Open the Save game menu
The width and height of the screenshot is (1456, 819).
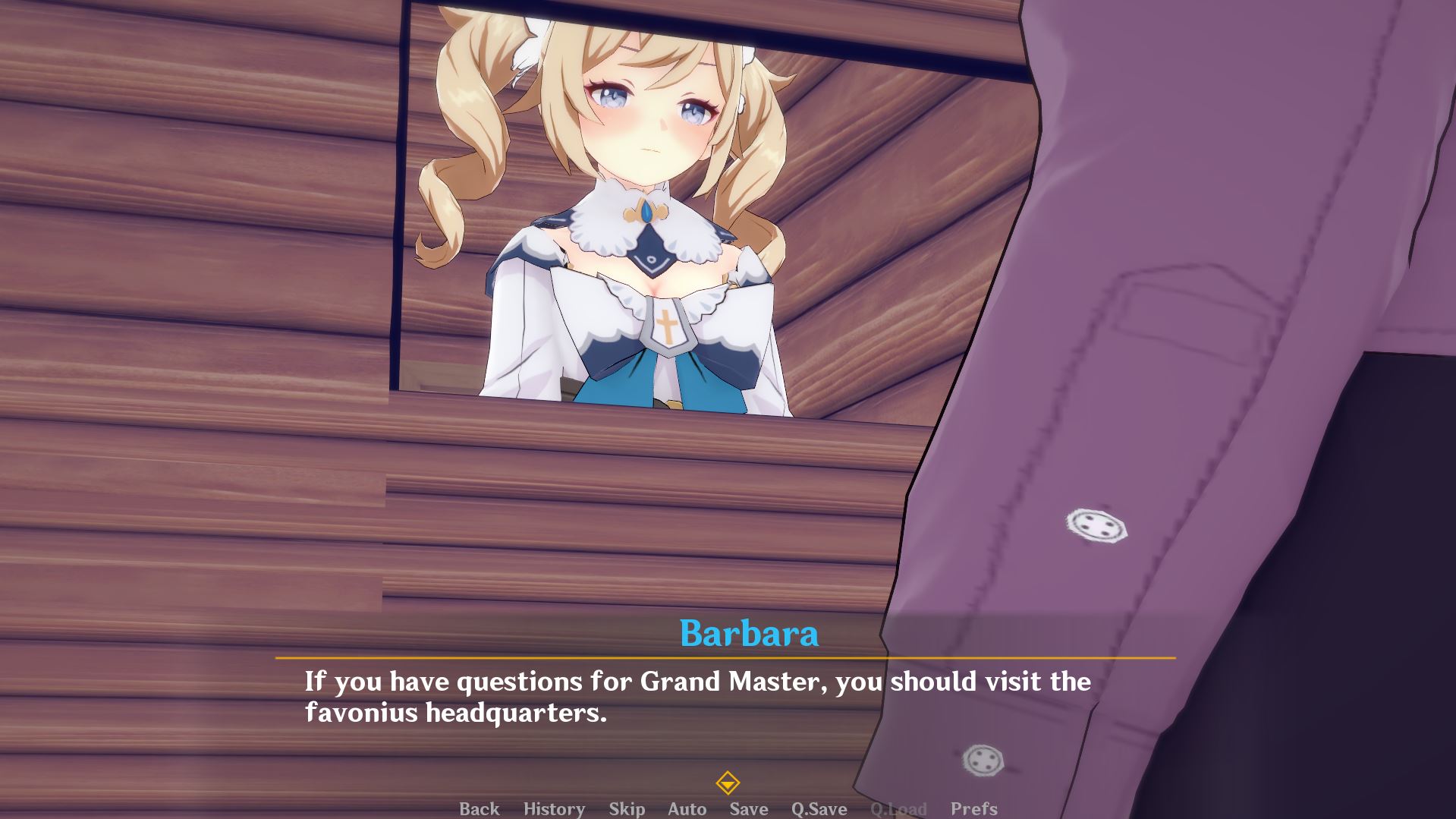pyautogui.click(x=748, y=808)
